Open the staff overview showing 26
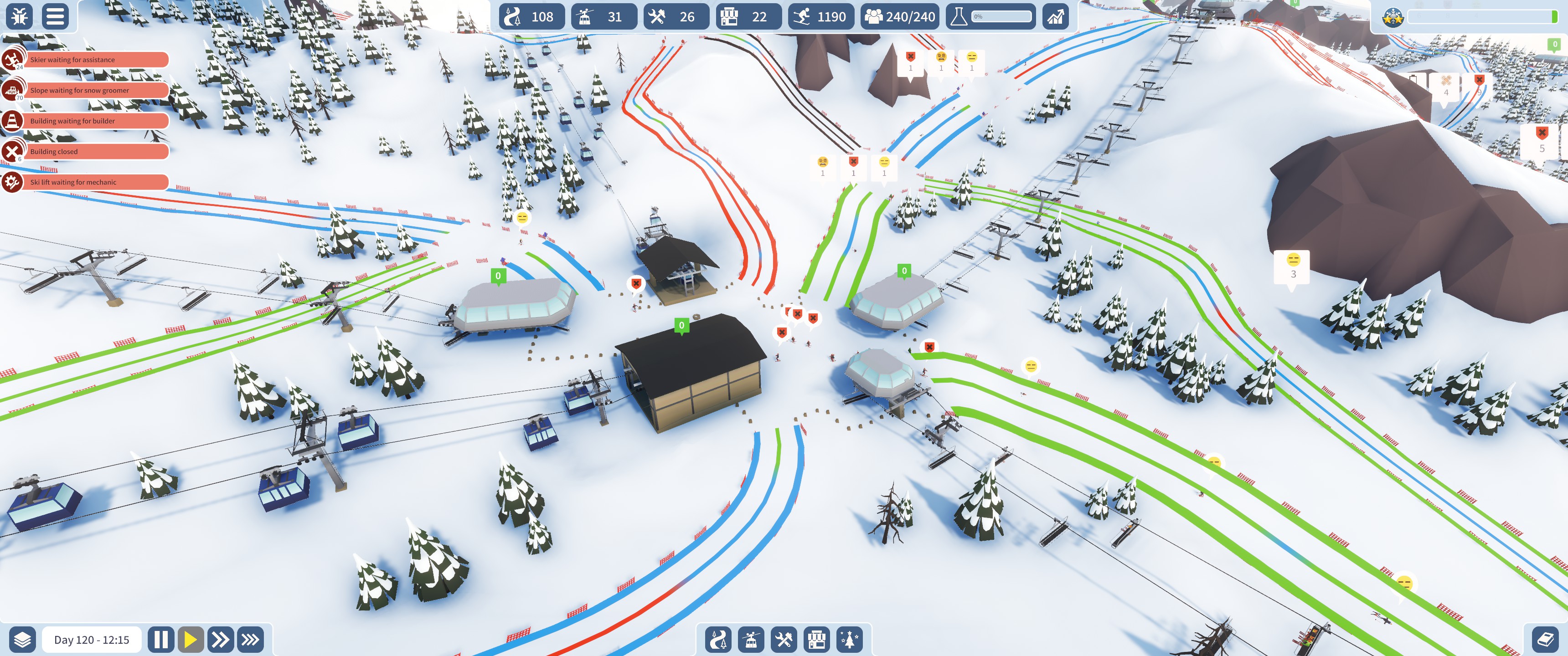 (676, 16)
